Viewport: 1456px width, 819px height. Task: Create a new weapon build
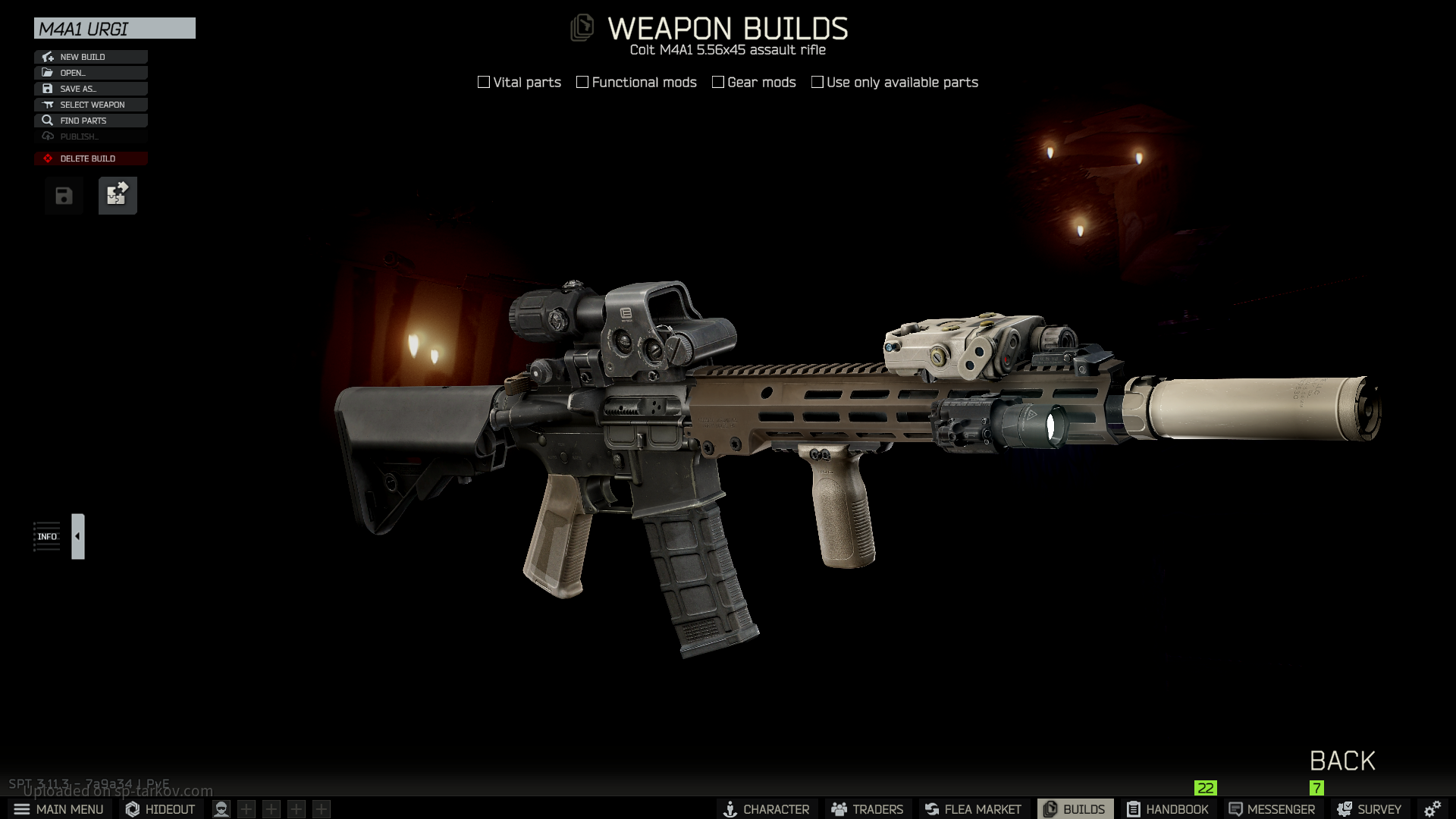point(90,57)
